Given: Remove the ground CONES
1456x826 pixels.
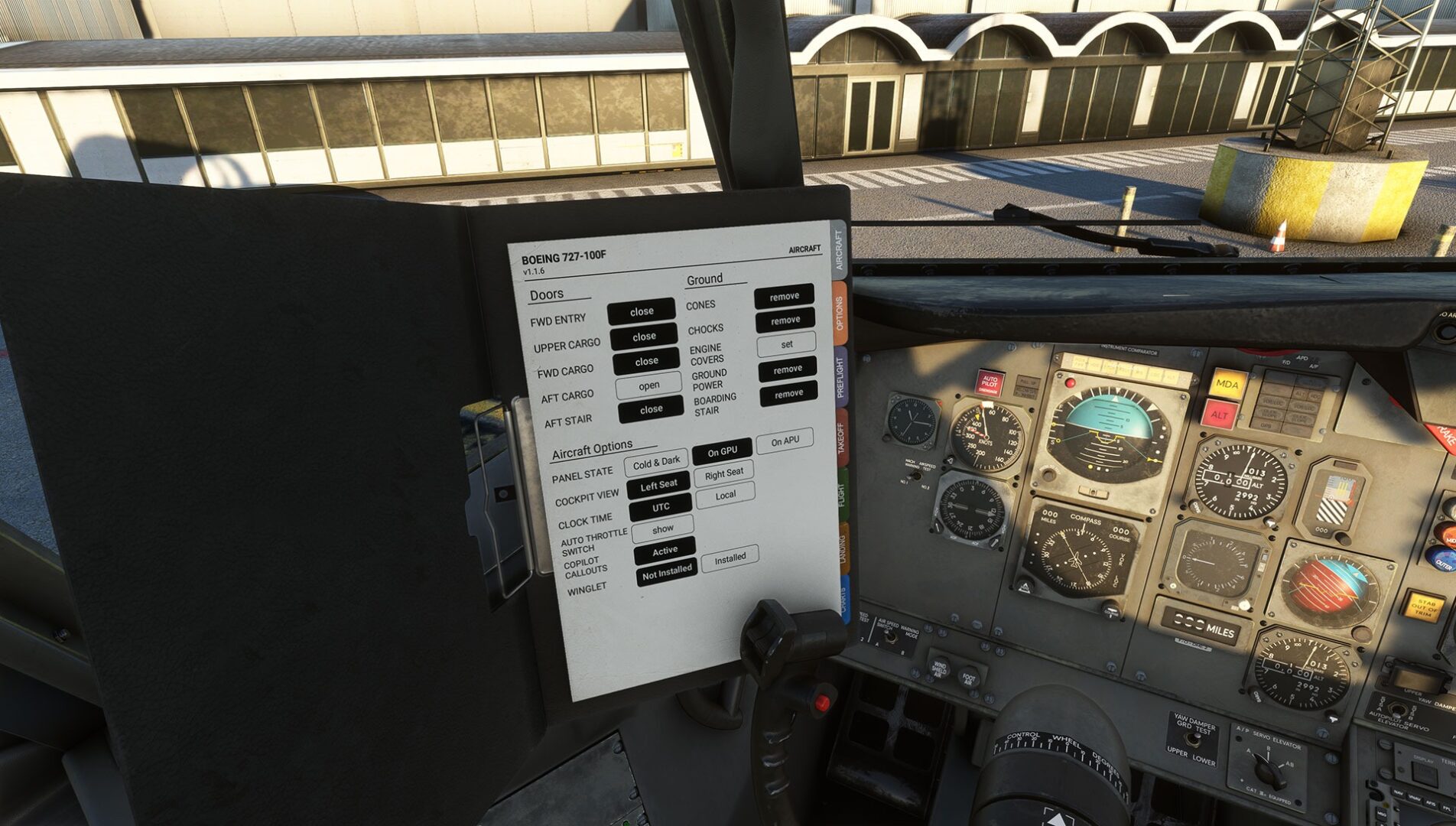Looking at the screenshot, I should [x=784, y=296].
